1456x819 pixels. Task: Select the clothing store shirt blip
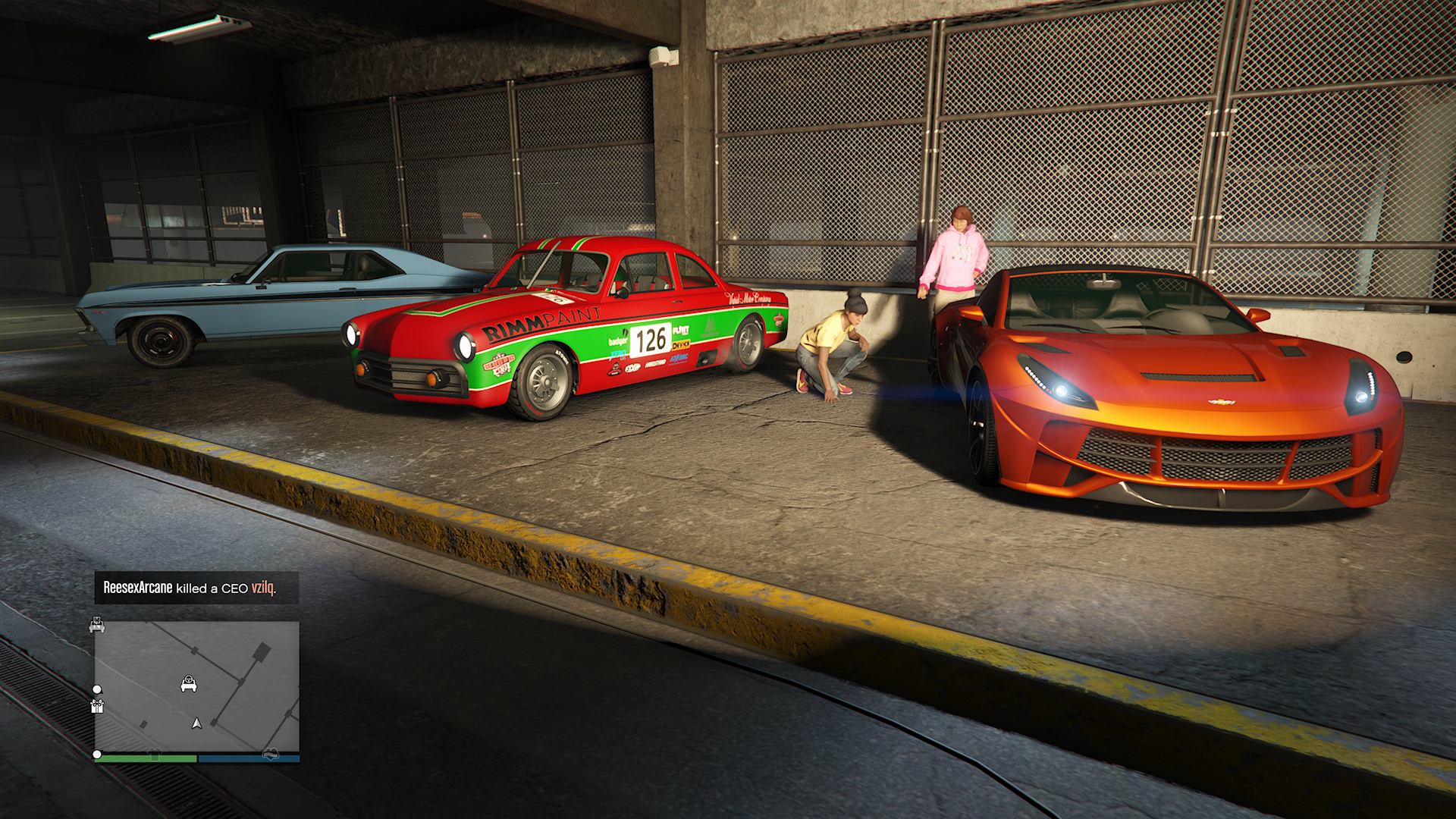(x=155, y=754)
